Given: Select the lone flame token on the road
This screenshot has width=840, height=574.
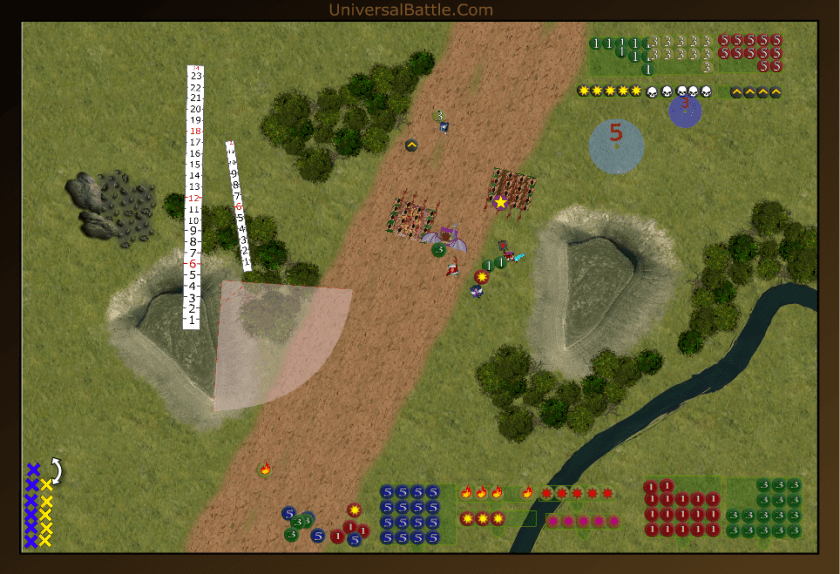Looking at the screenshot, I should (x=265, y=469).
